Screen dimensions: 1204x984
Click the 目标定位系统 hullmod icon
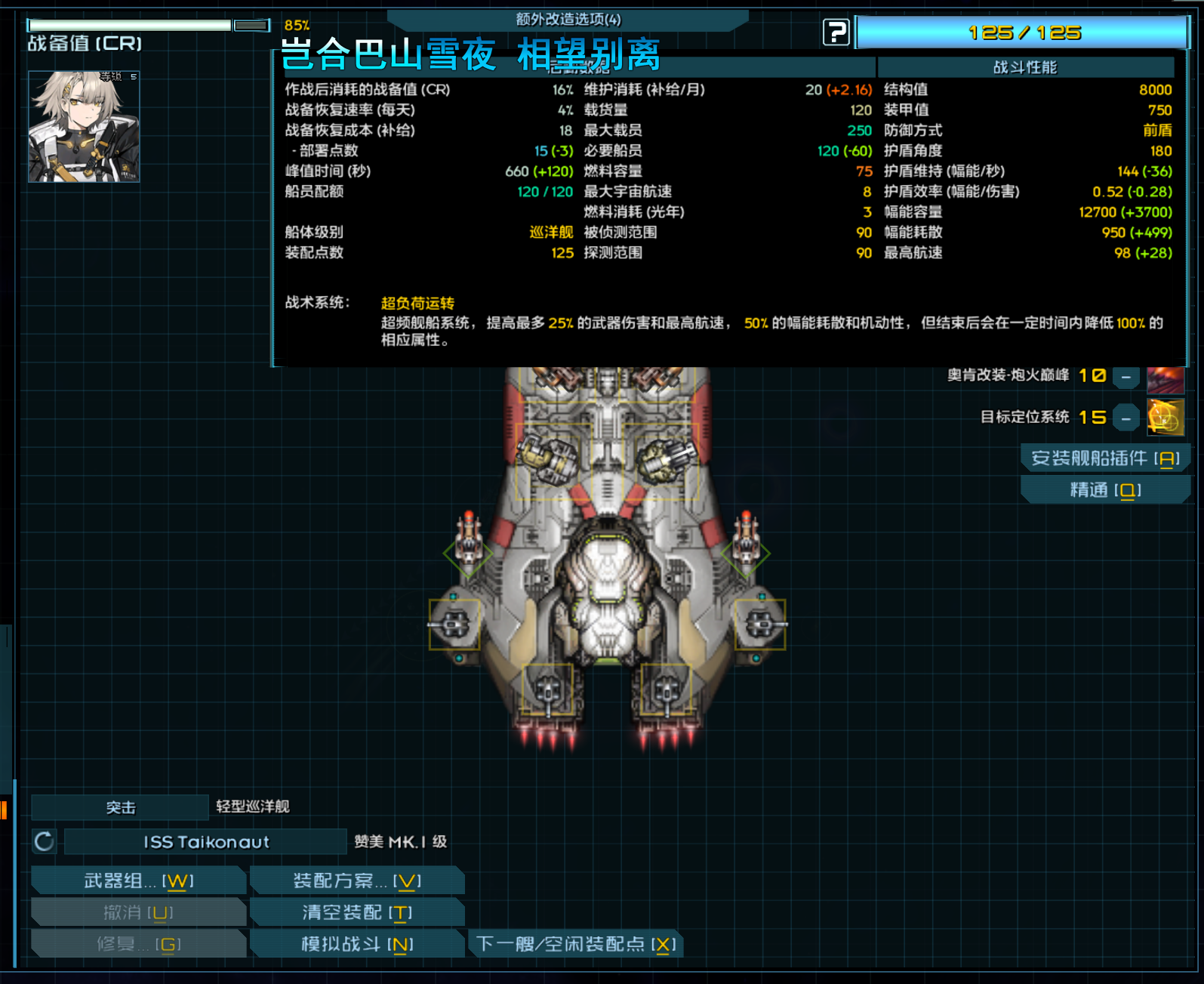[x=1166, y=417]
